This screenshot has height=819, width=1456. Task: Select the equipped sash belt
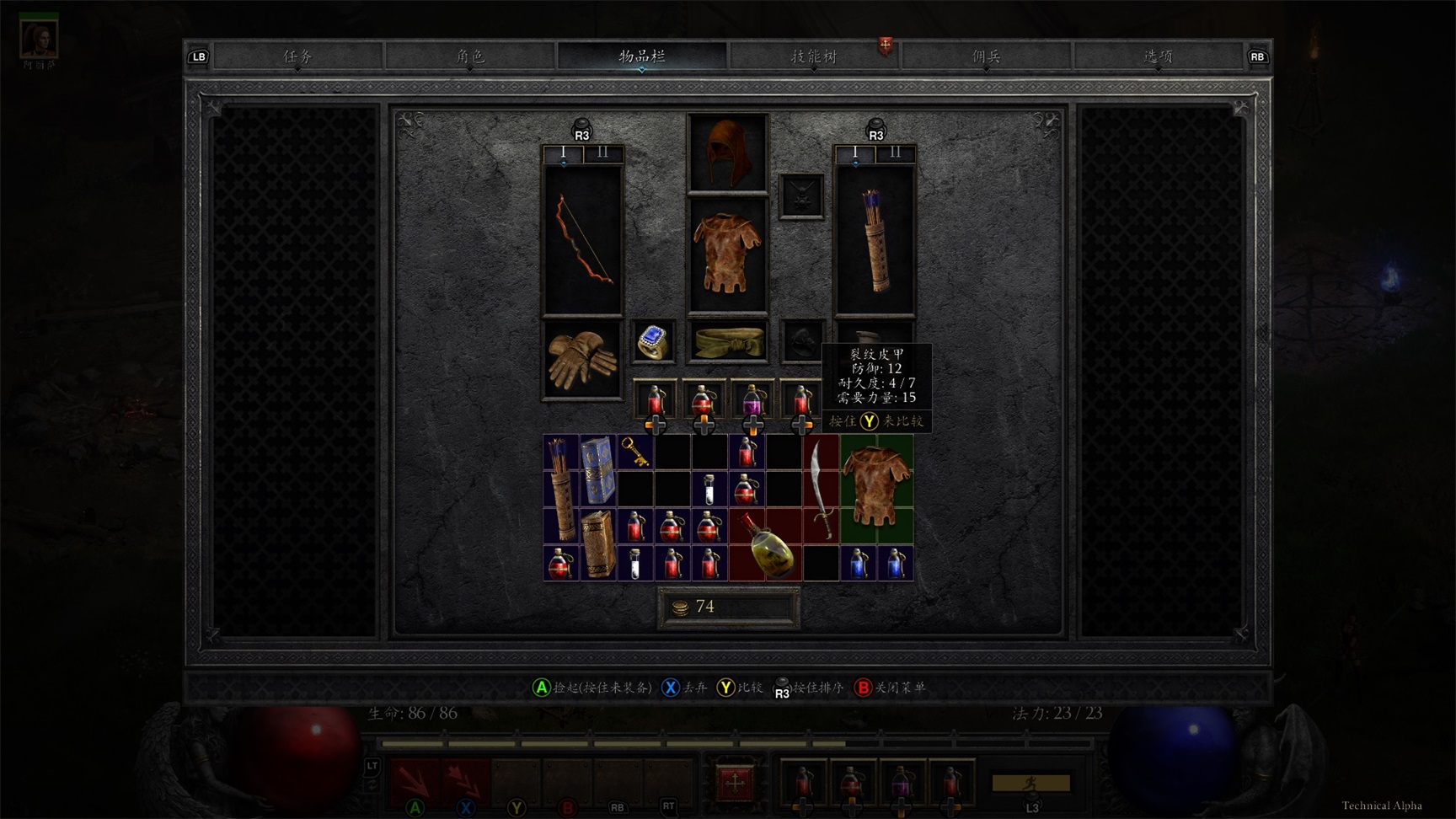pyautogui.click(x=728, y=341)
